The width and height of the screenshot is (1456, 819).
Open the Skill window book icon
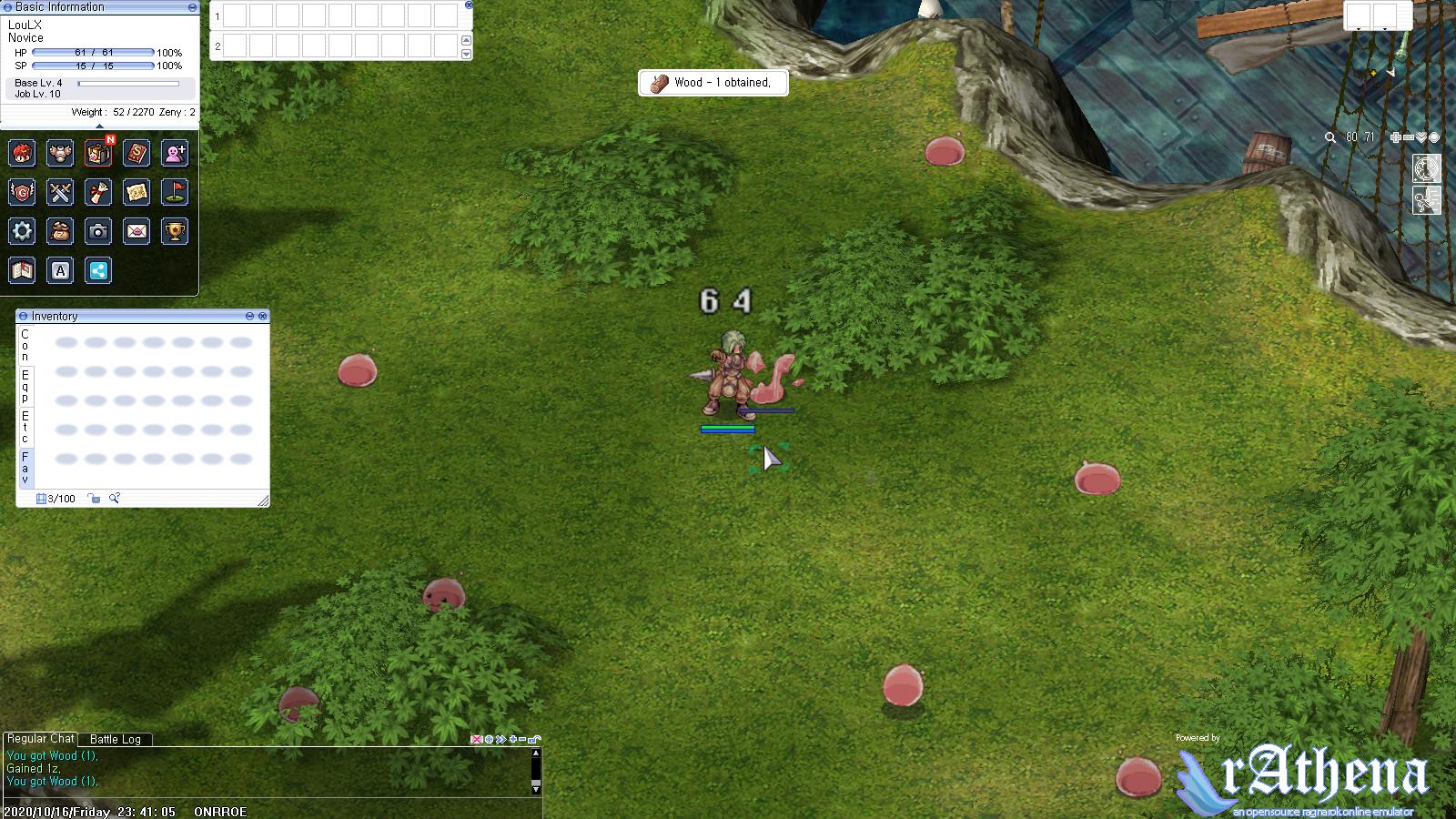point(136,153)
